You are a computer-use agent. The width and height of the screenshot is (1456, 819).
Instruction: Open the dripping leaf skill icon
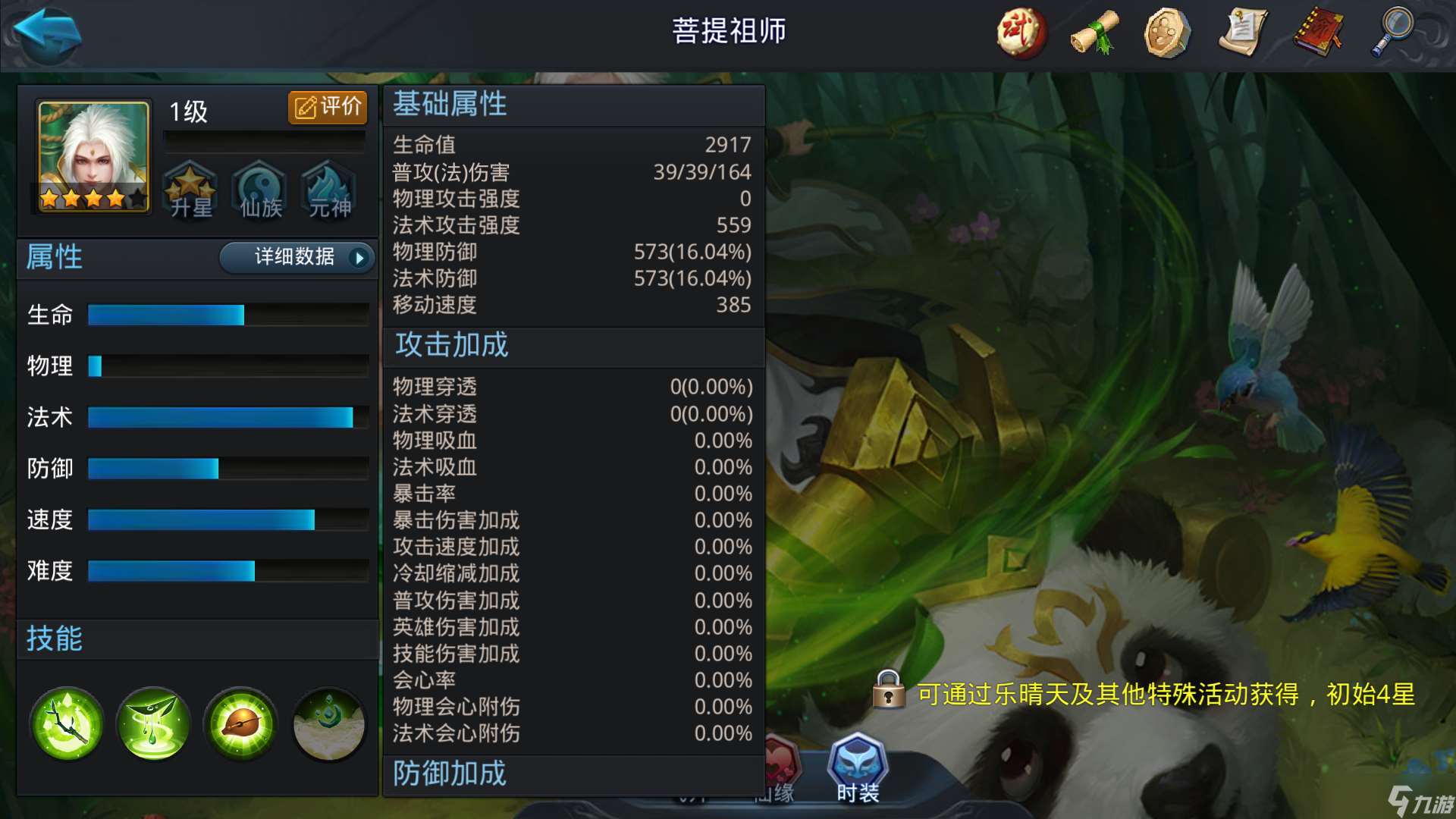(x=153, y=724)
